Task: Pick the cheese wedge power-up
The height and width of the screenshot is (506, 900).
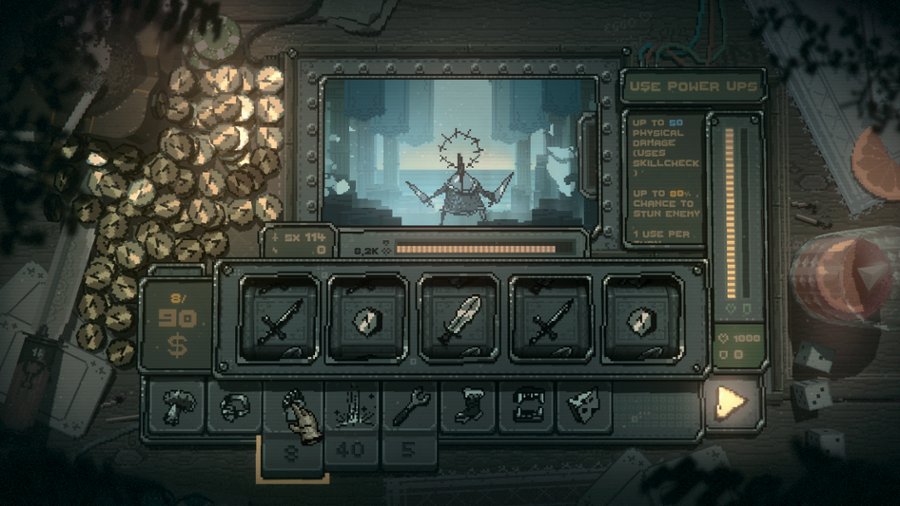Action: tap(584, 406)
